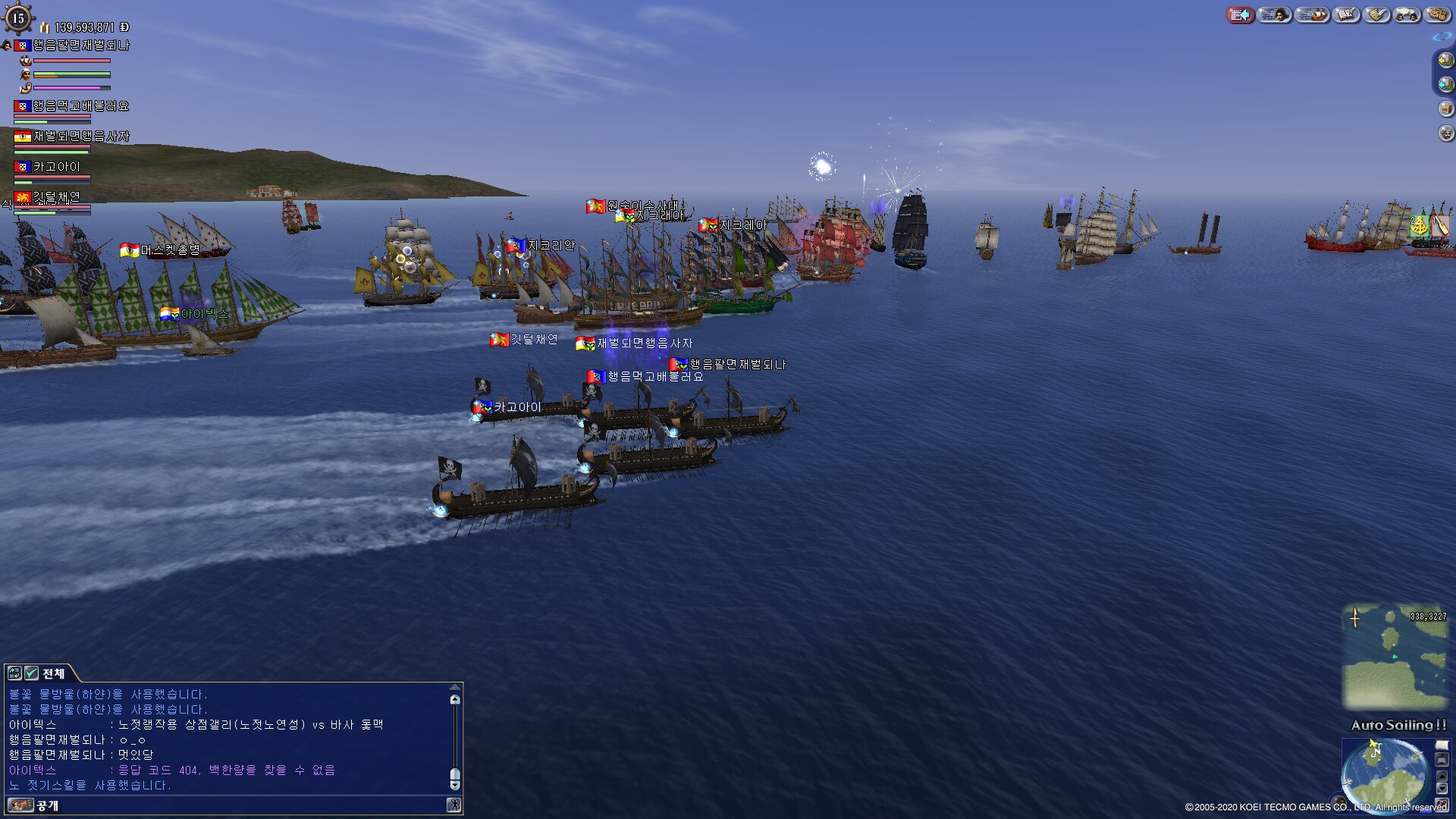Open the cargo crate round icon
This screenshot has height=819, width=1456.
pos(1445,108)
